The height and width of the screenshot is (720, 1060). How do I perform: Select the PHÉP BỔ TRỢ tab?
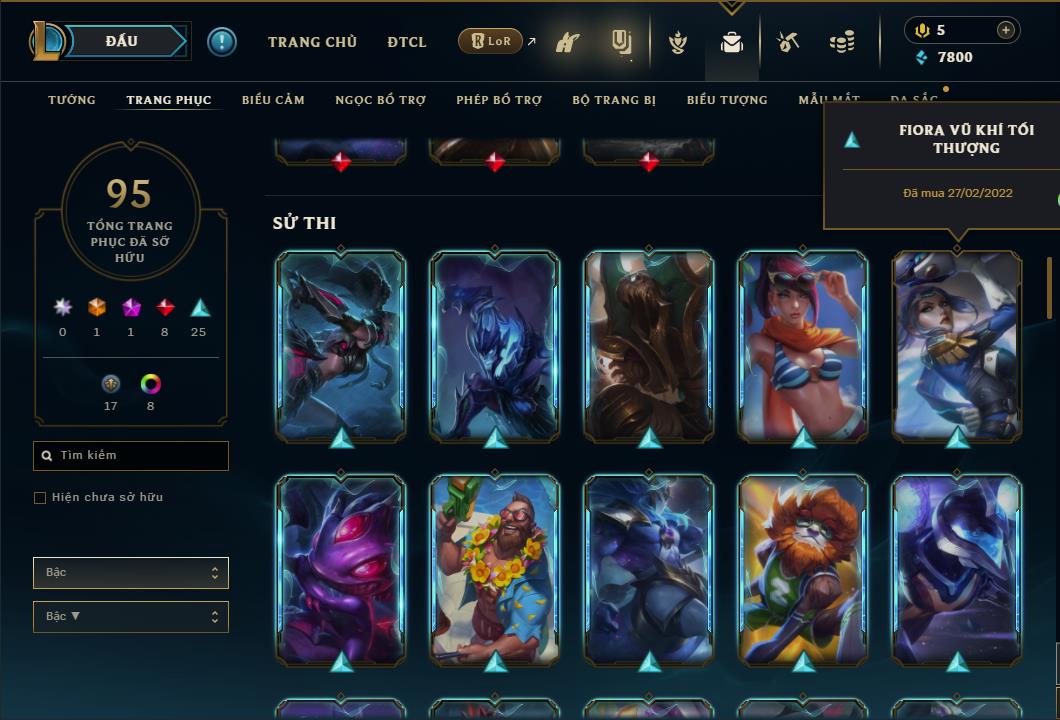click(x=499, y=100)
